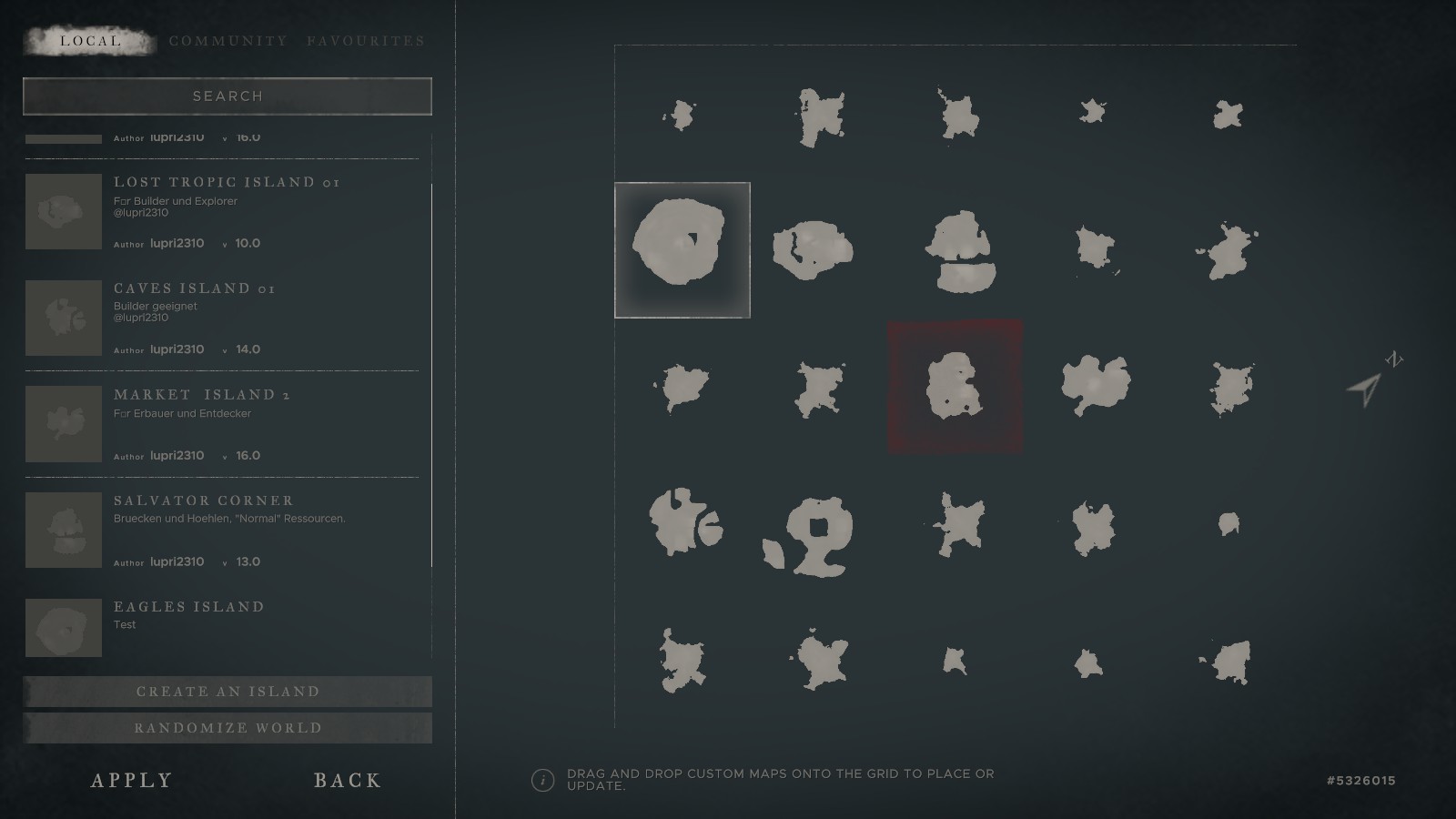Choose the Caves Island 01 map
The image size is (1456, 819).
click(x=195, y=288)
